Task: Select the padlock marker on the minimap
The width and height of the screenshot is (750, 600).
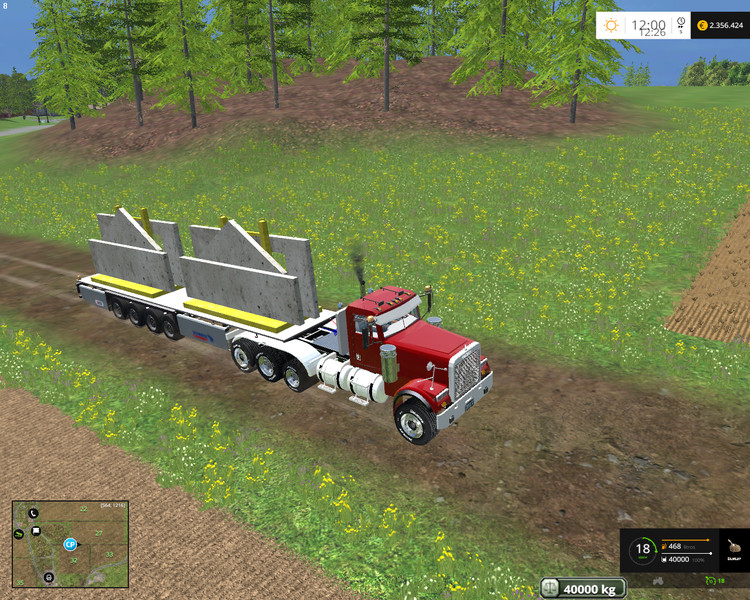Action: pyautogui.click(x=48, y=577)
